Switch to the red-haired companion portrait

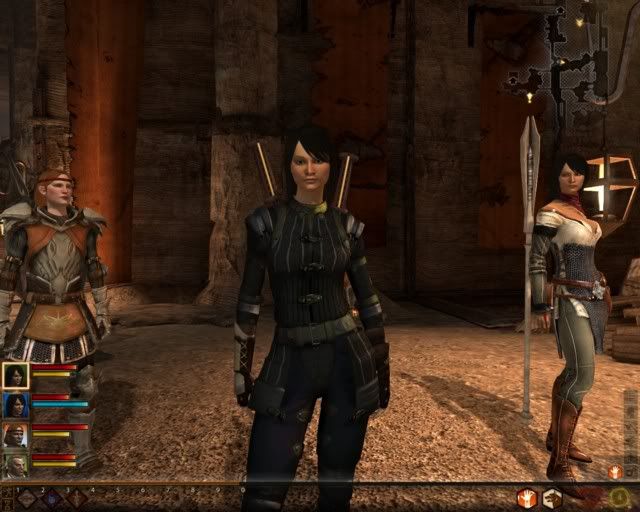point(15,435)
